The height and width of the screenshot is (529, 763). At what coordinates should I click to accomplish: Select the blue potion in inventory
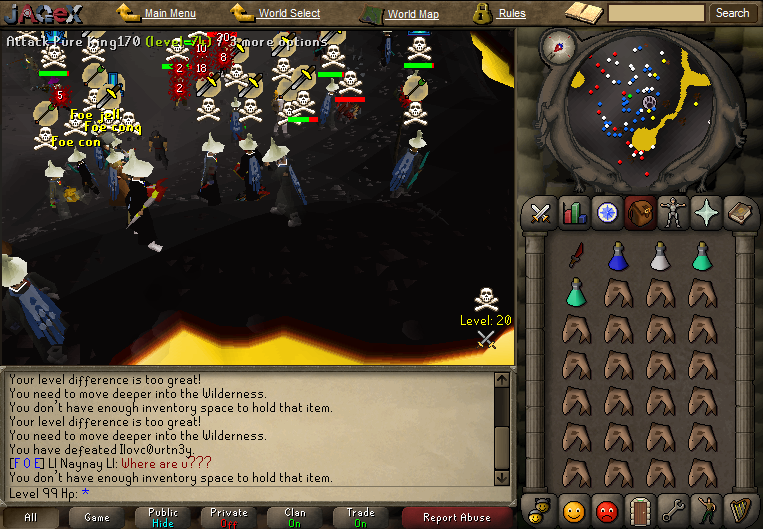[617, 257]
